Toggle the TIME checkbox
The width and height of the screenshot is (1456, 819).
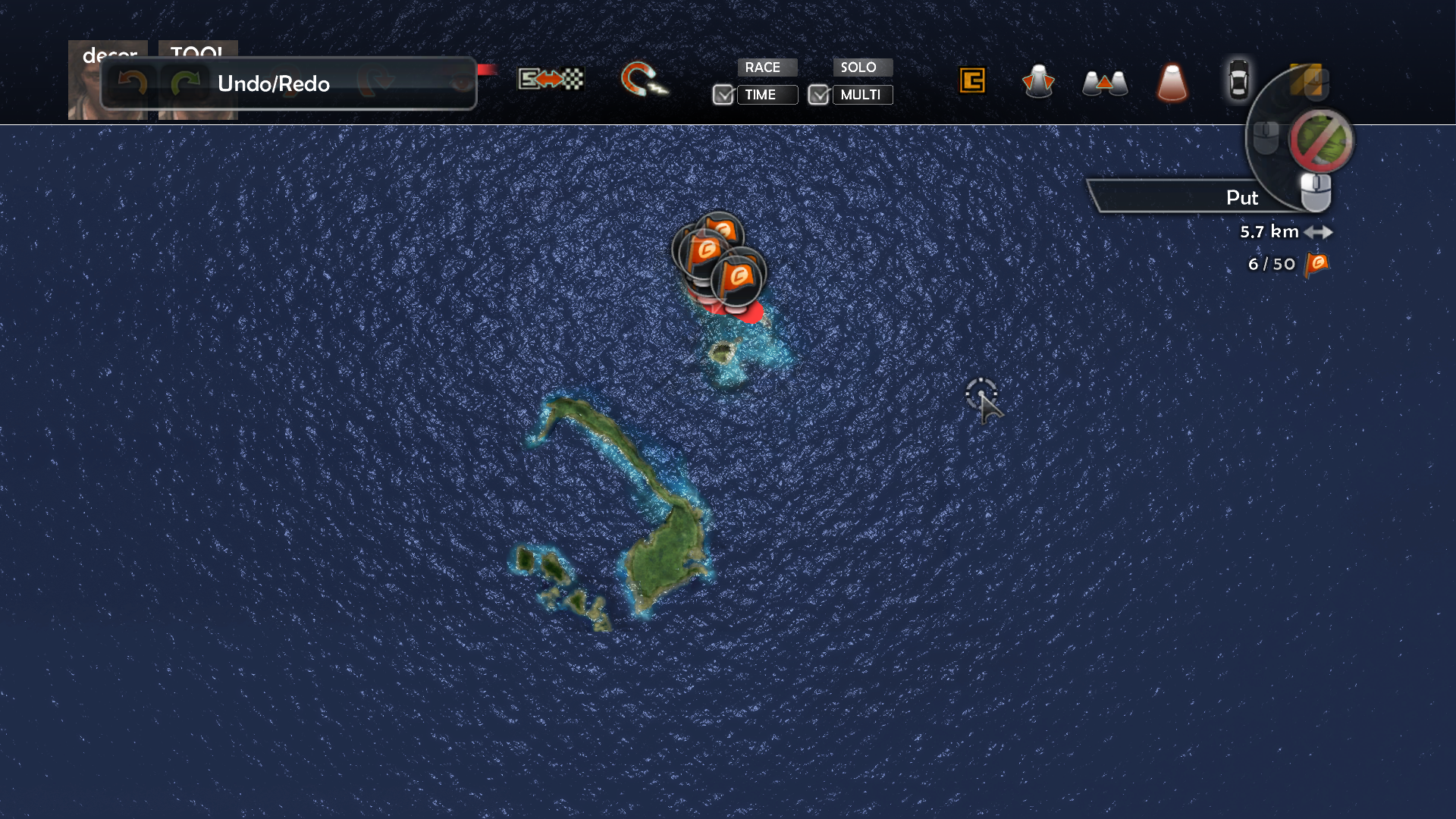tap(723, 95)
